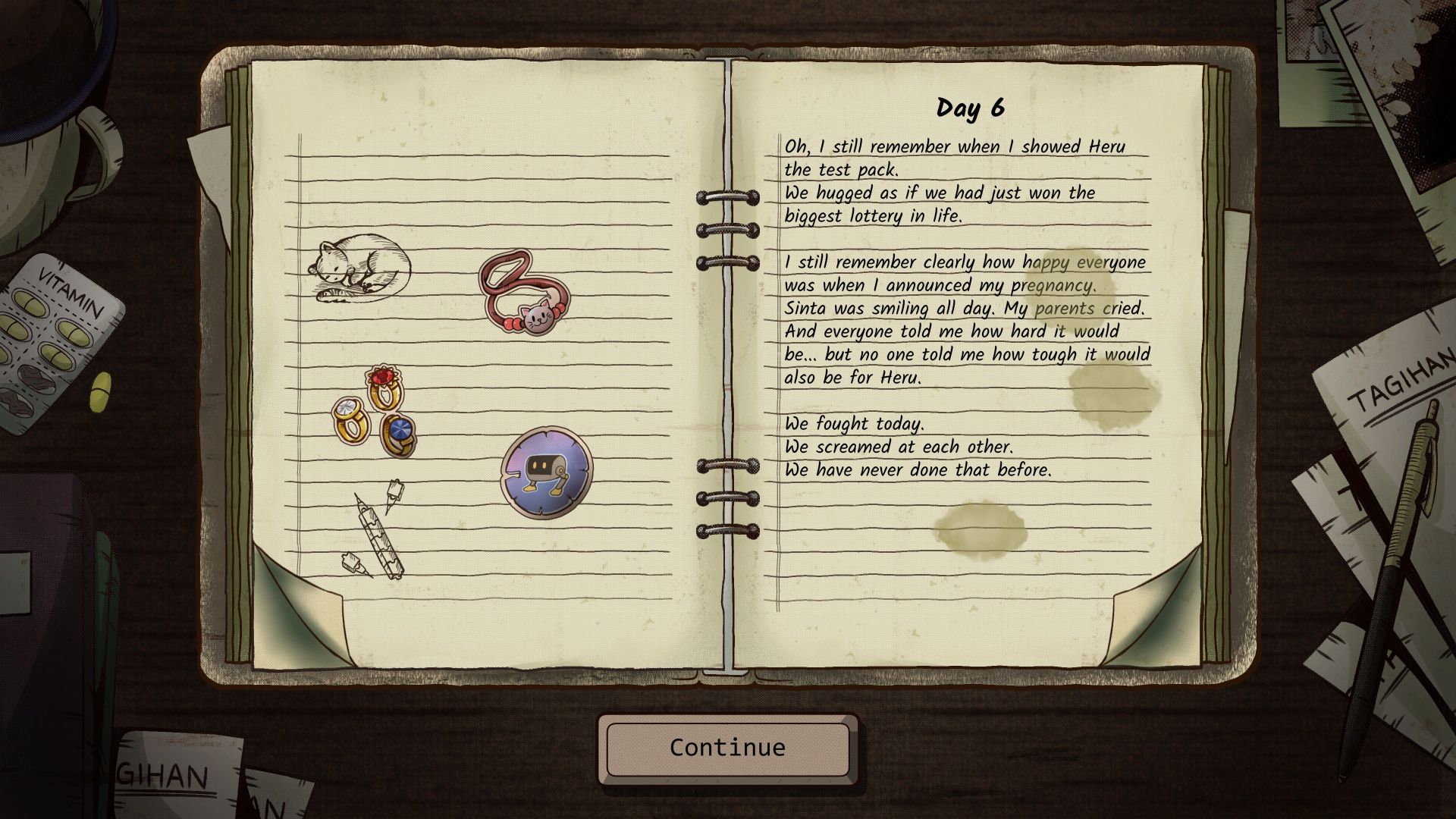Click the Continue button
Image resolution: width=1456 pixels, height=819 pixels.
pyautogui.click(x=727, y=748)
